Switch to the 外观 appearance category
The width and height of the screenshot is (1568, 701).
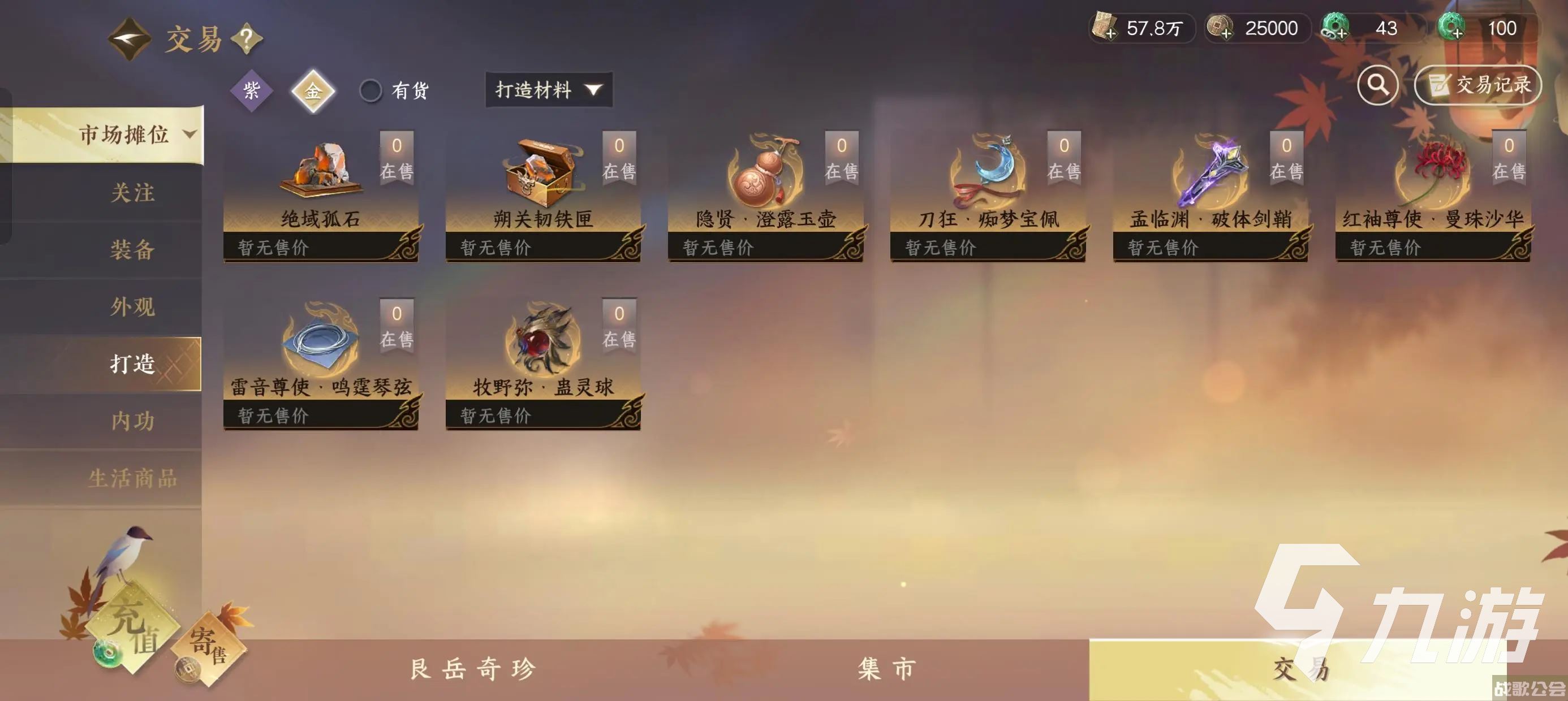pyautogui.click(x=132, y=306)
